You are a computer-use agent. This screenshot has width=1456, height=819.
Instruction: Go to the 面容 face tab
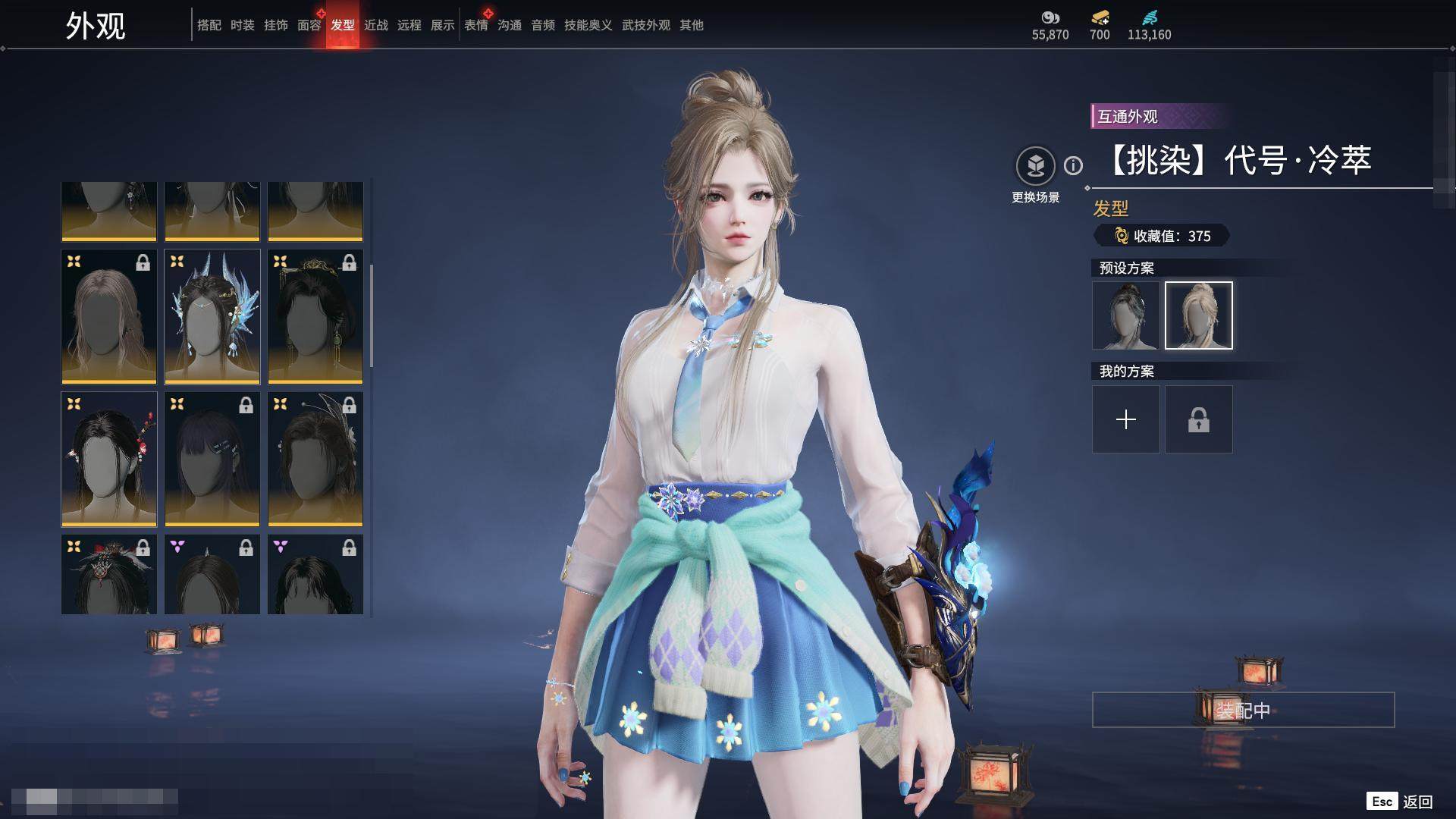coord(309,25)
